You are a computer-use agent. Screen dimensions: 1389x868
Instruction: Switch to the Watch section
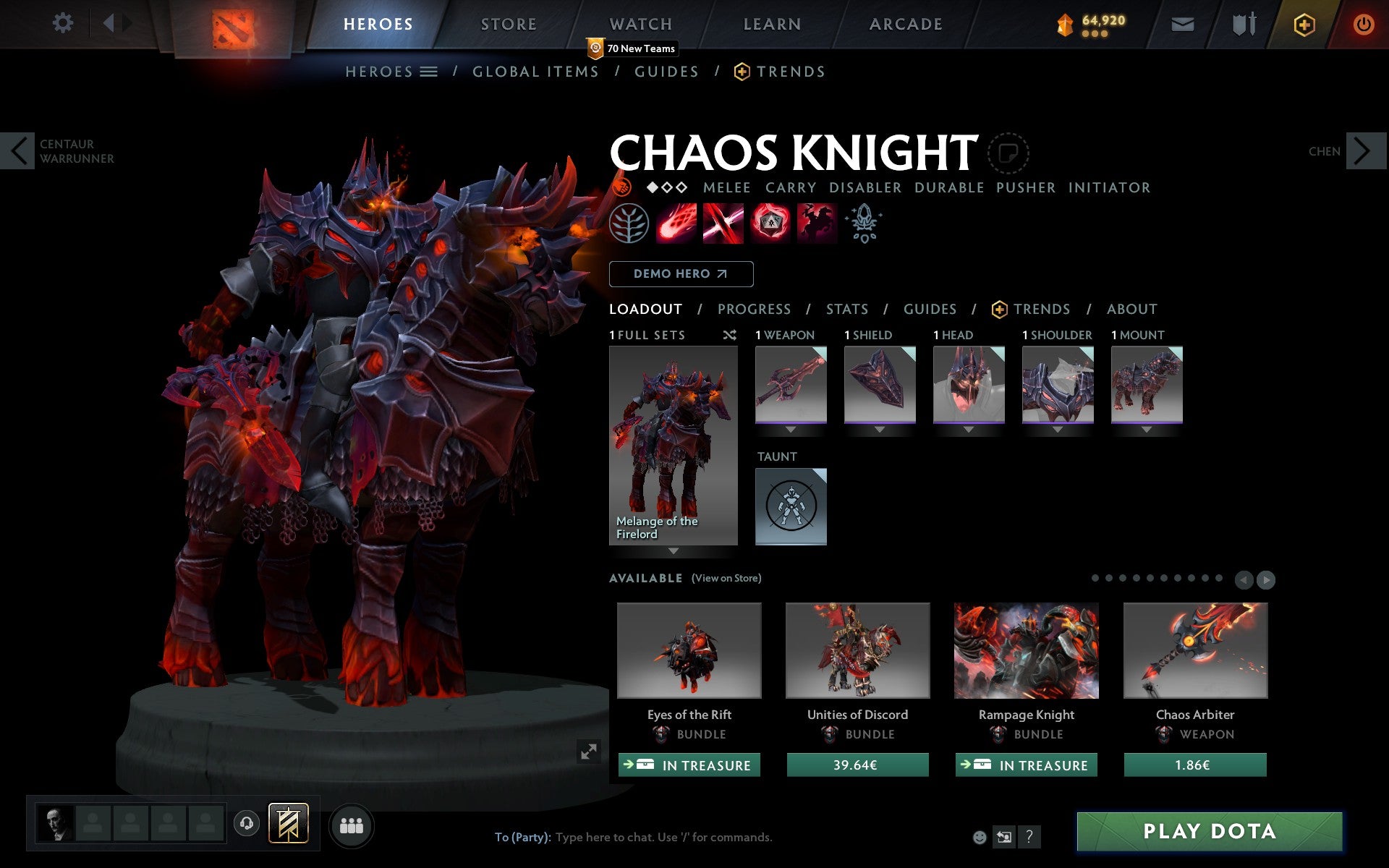coord(641,25)
